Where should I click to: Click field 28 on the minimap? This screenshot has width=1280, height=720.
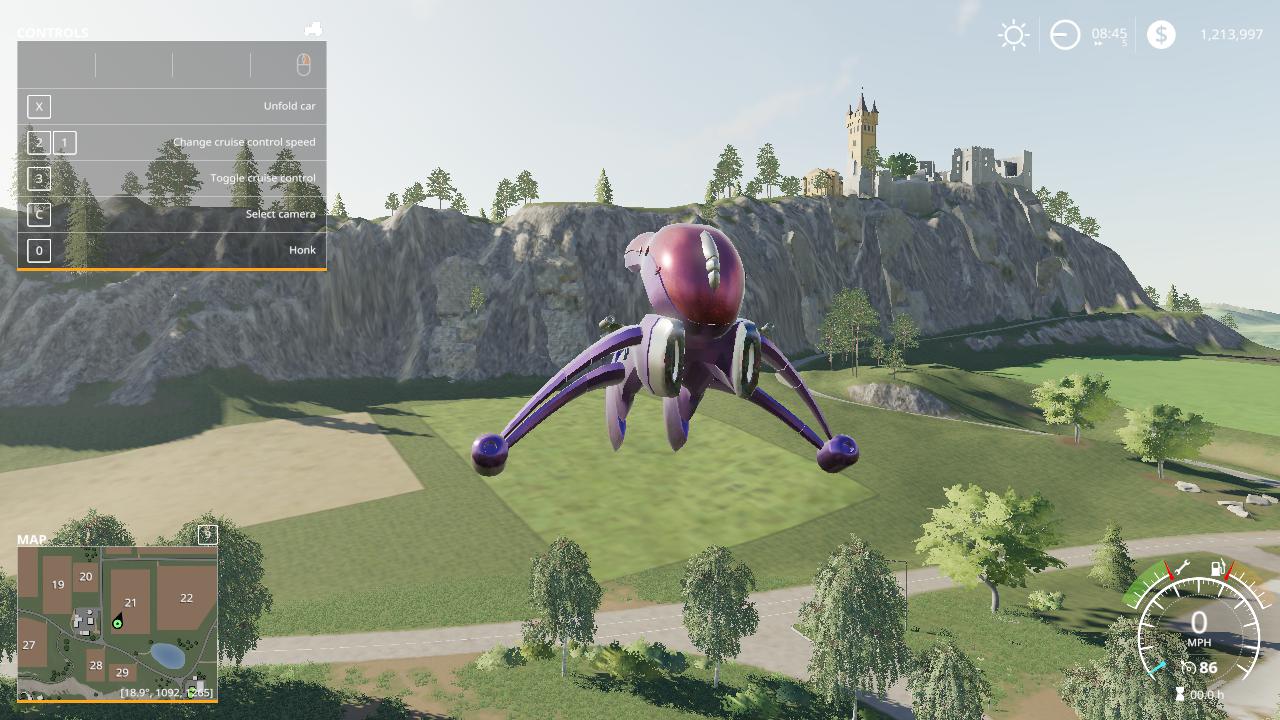pyautogui.click(x=95, y=664)
